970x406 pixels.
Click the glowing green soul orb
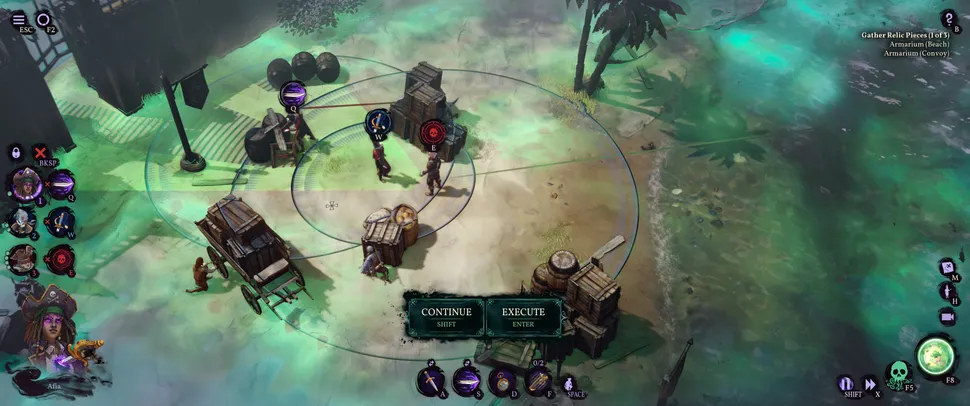pos(935,354)
